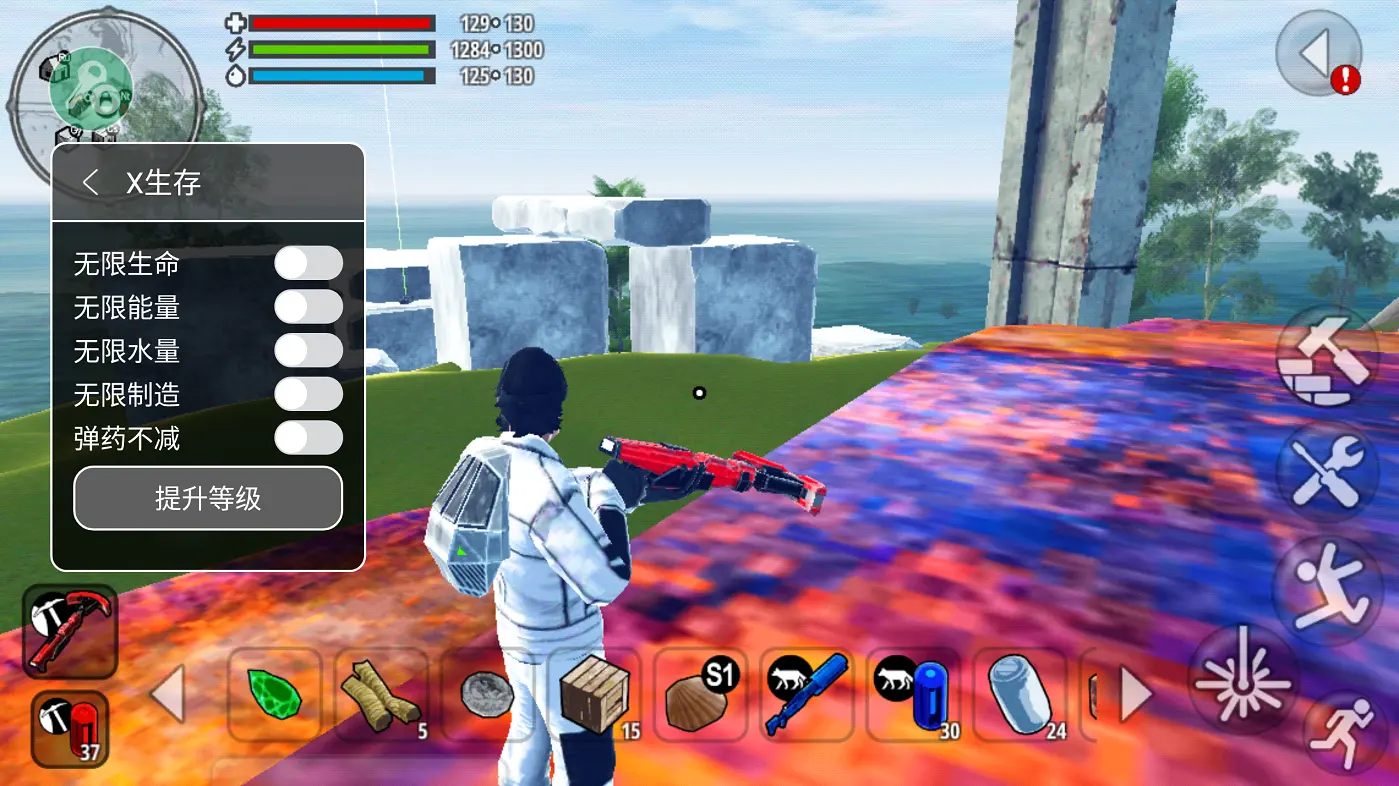Advance hotbar with the right arrow
This screenshot has width=1399, height=786.
pos(1136,695)
